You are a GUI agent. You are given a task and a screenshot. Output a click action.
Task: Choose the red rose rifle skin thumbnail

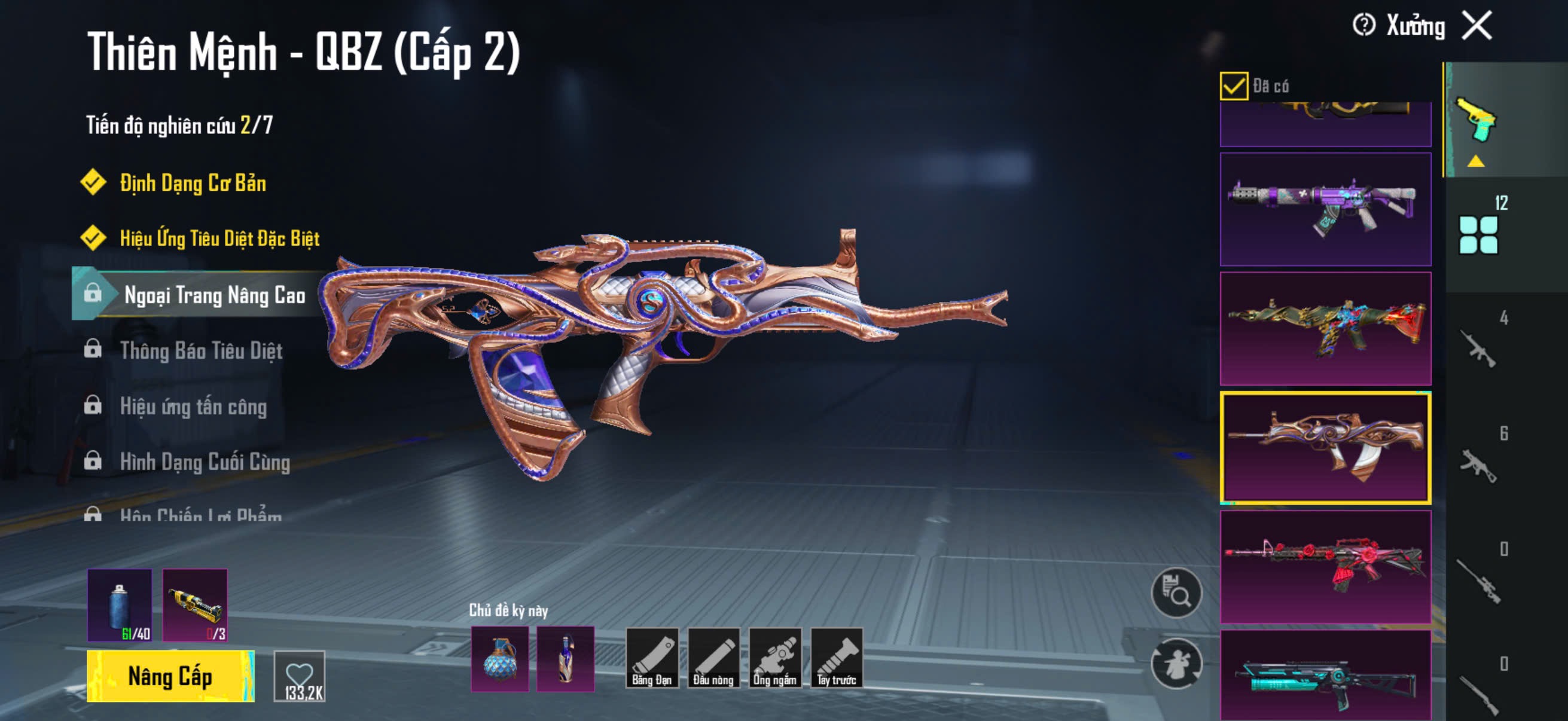pyautogui.click(x=1325, y=567)
